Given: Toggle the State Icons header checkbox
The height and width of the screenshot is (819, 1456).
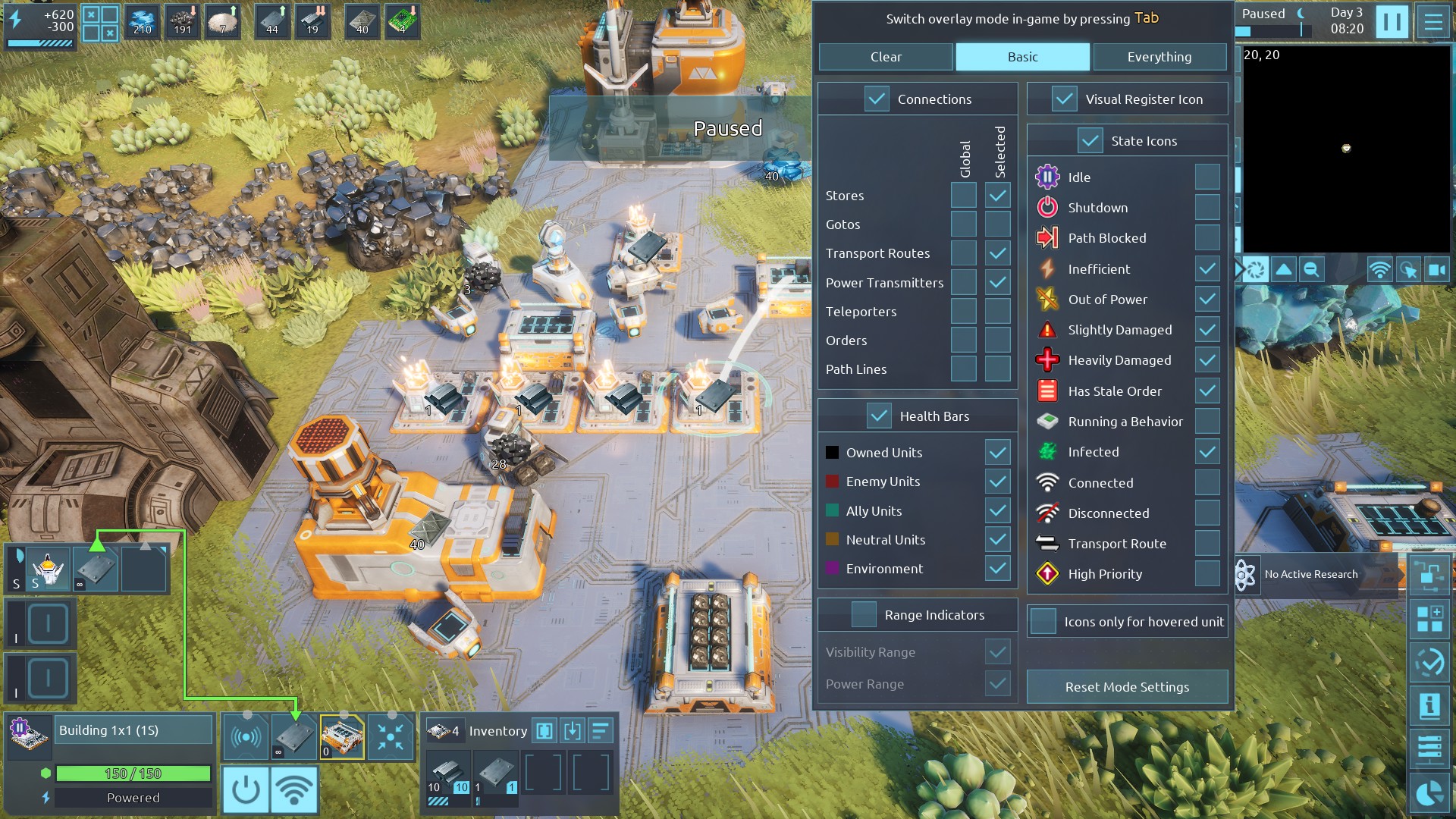Looking at the screenshot, I should click(x=1090, y=141).
